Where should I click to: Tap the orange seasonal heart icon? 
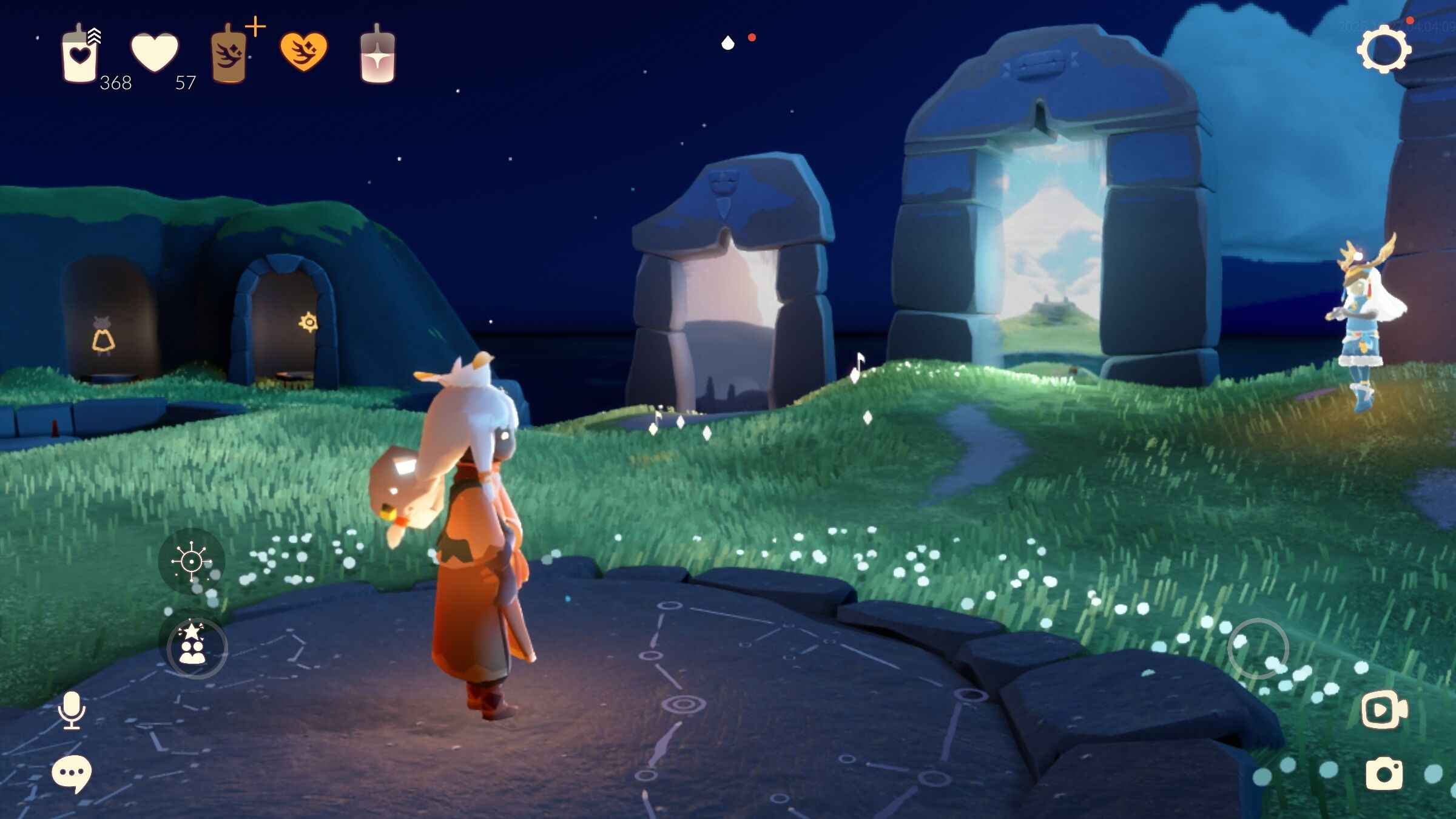pyautogui.click(x=303, y=52)
